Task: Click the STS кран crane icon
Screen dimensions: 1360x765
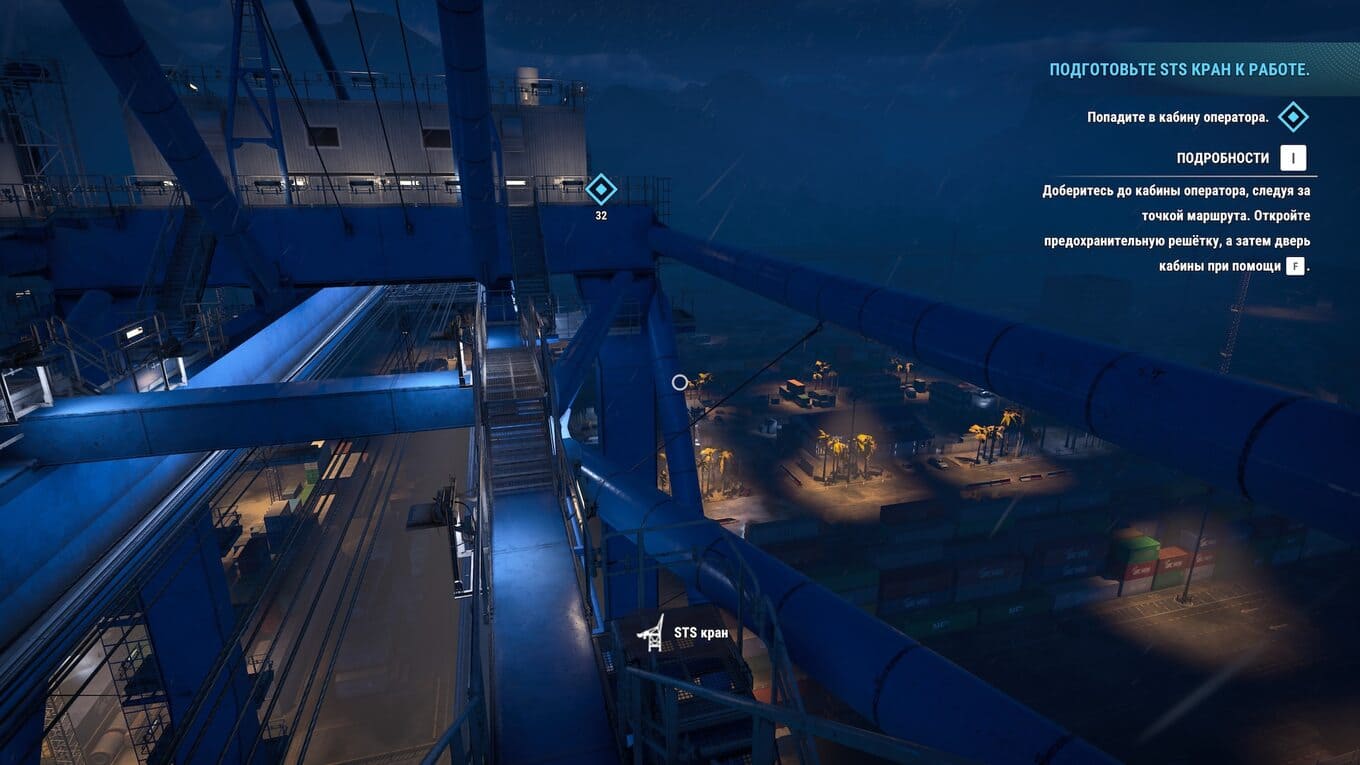Action: tap(651, 632)
